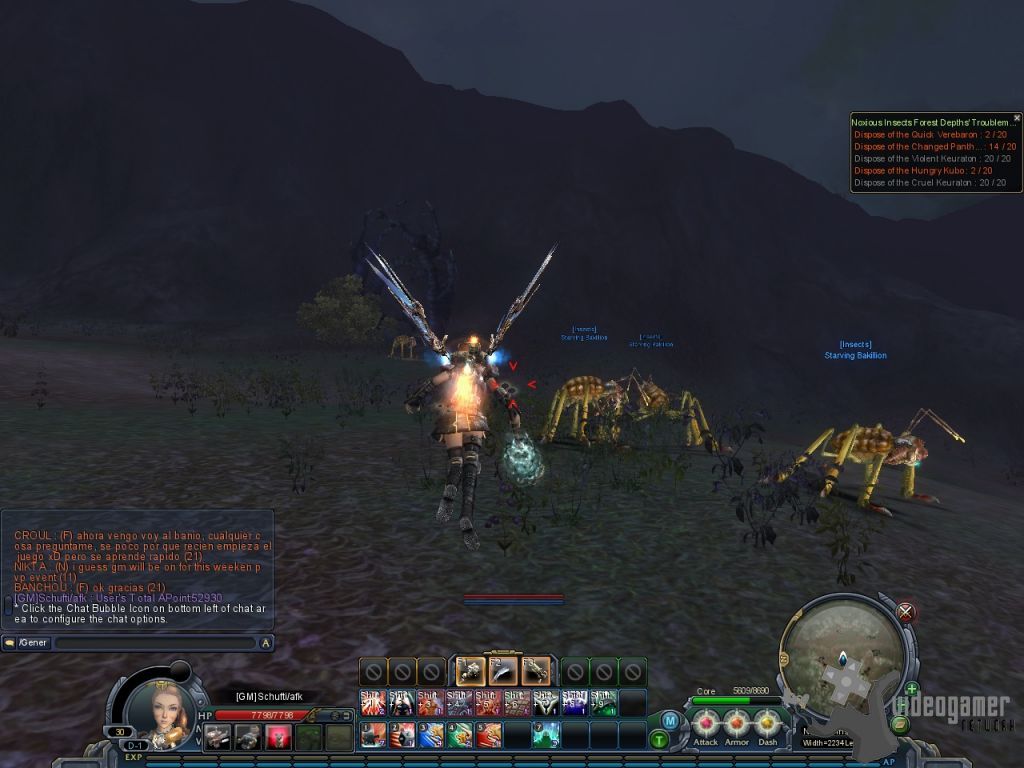Click the yellow A button beside chat
Viewport: 1024px width, 768px height.
(x=266, y=643)
